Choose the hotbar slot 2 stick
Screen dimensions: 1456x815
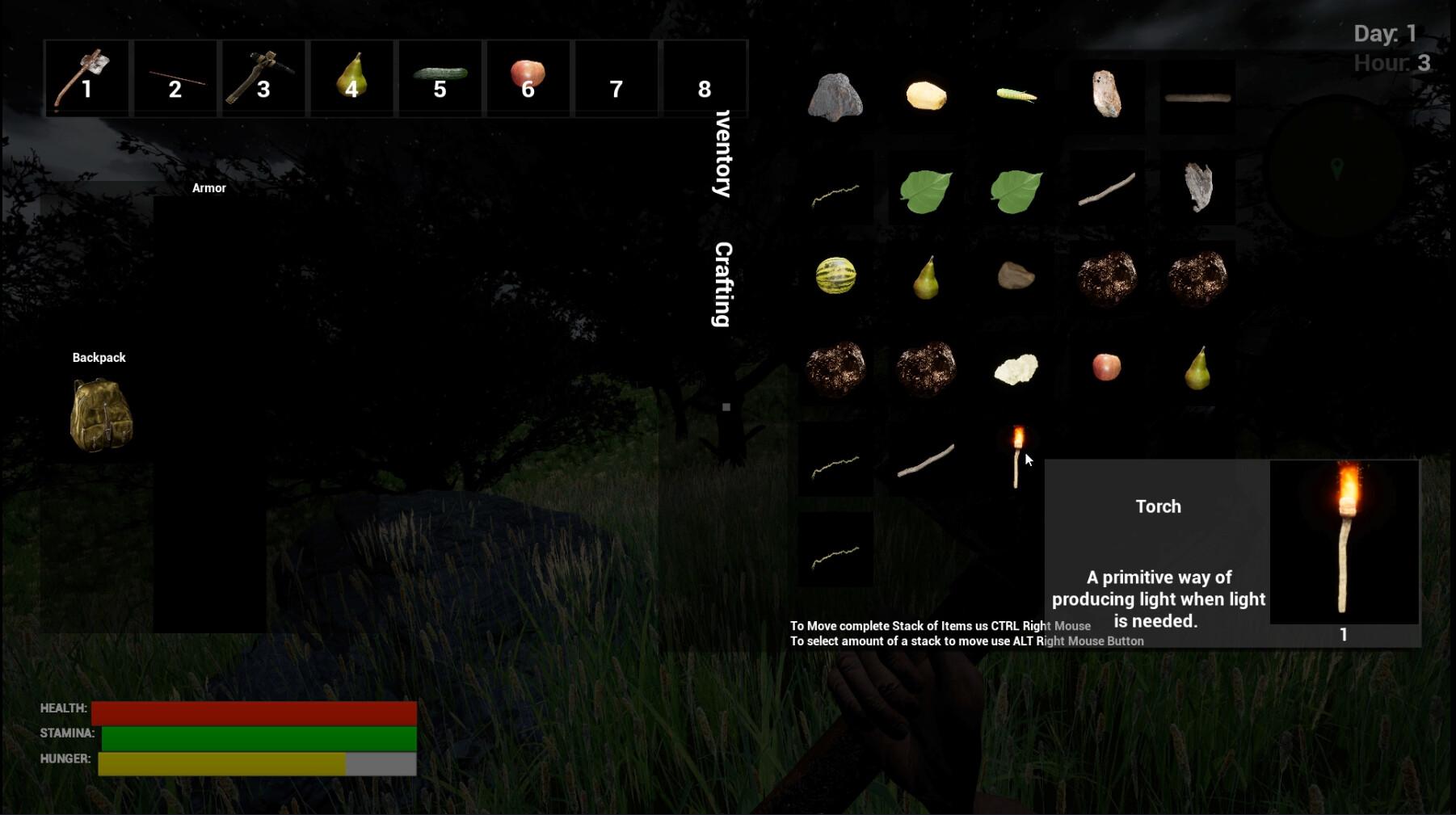[175, 78]
